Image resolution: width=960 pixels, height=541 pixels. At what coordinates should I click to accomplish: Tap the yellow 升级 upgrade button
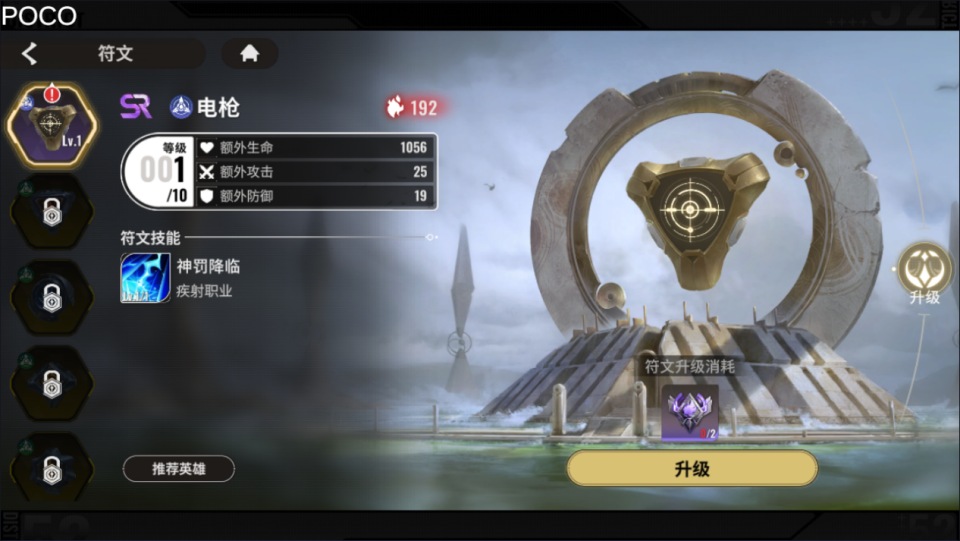pos(692,468)
